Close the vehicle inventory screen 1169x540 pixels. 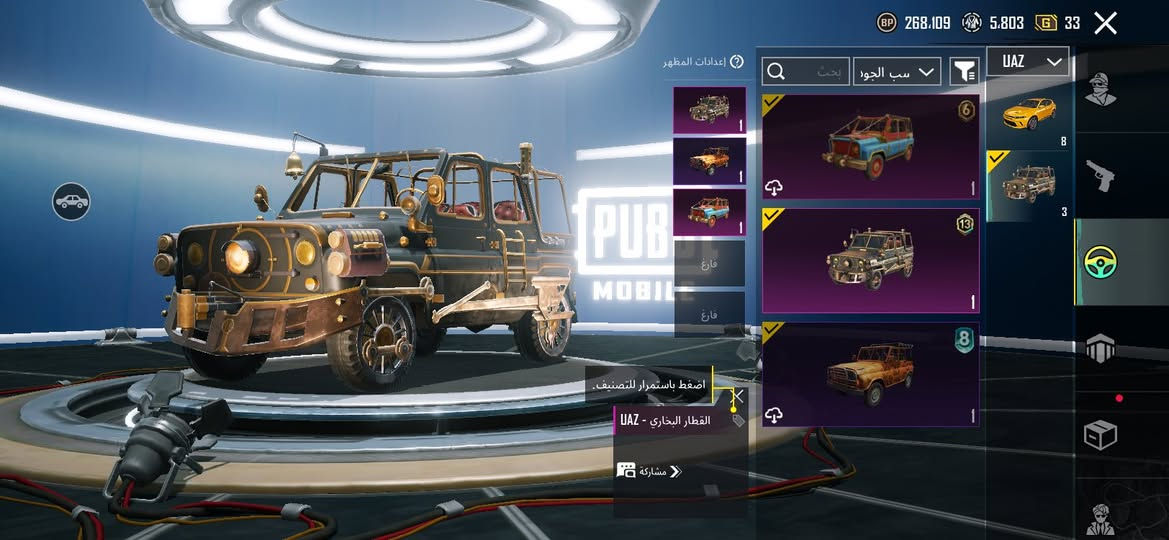1105,23
